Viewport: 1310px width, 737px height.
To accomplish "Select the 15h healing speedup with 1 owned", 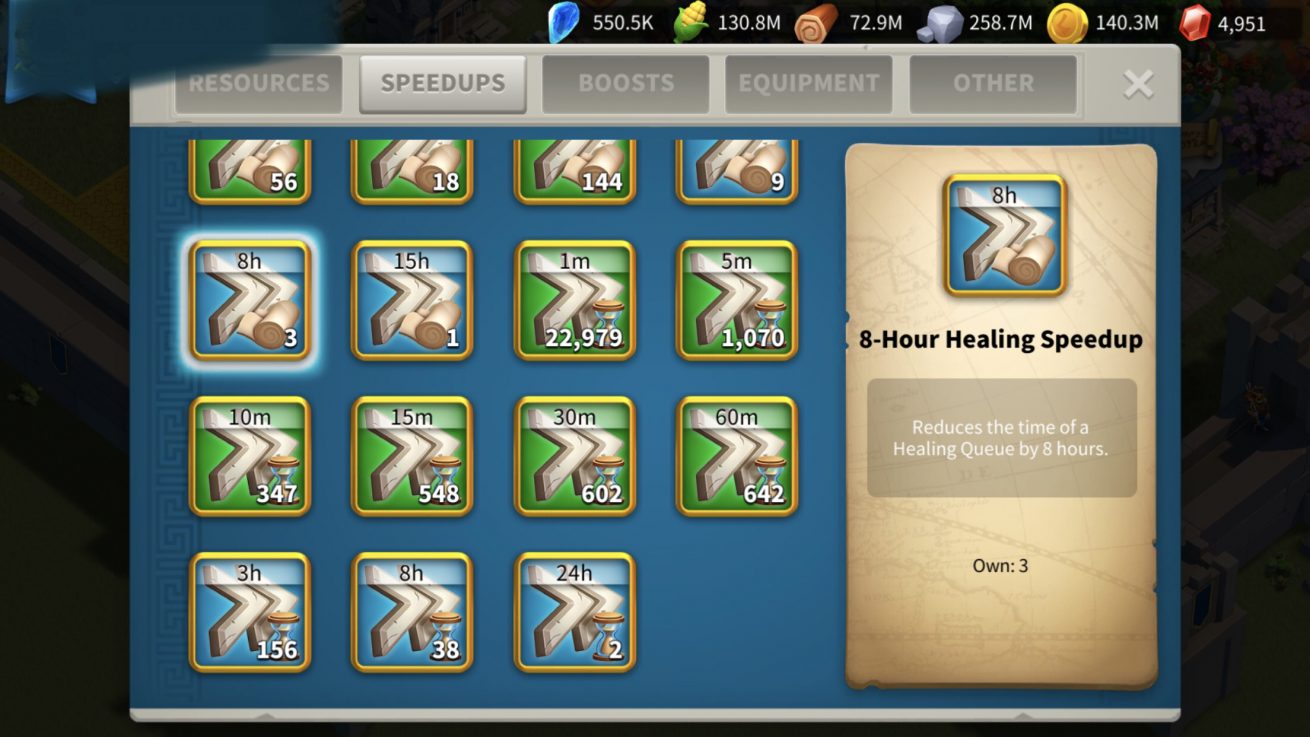I will 412,300.
